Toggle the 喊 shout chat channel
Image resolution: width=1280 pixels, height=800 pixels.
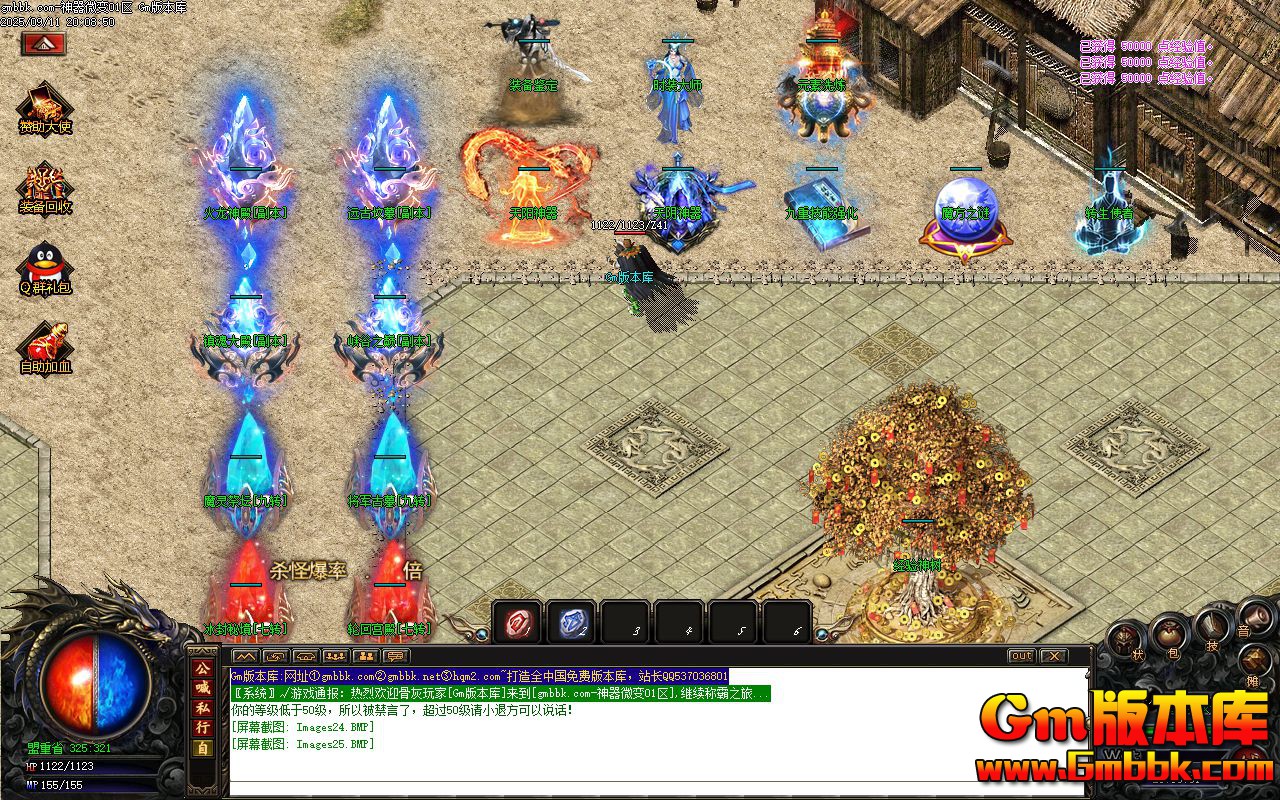(202, 687)
